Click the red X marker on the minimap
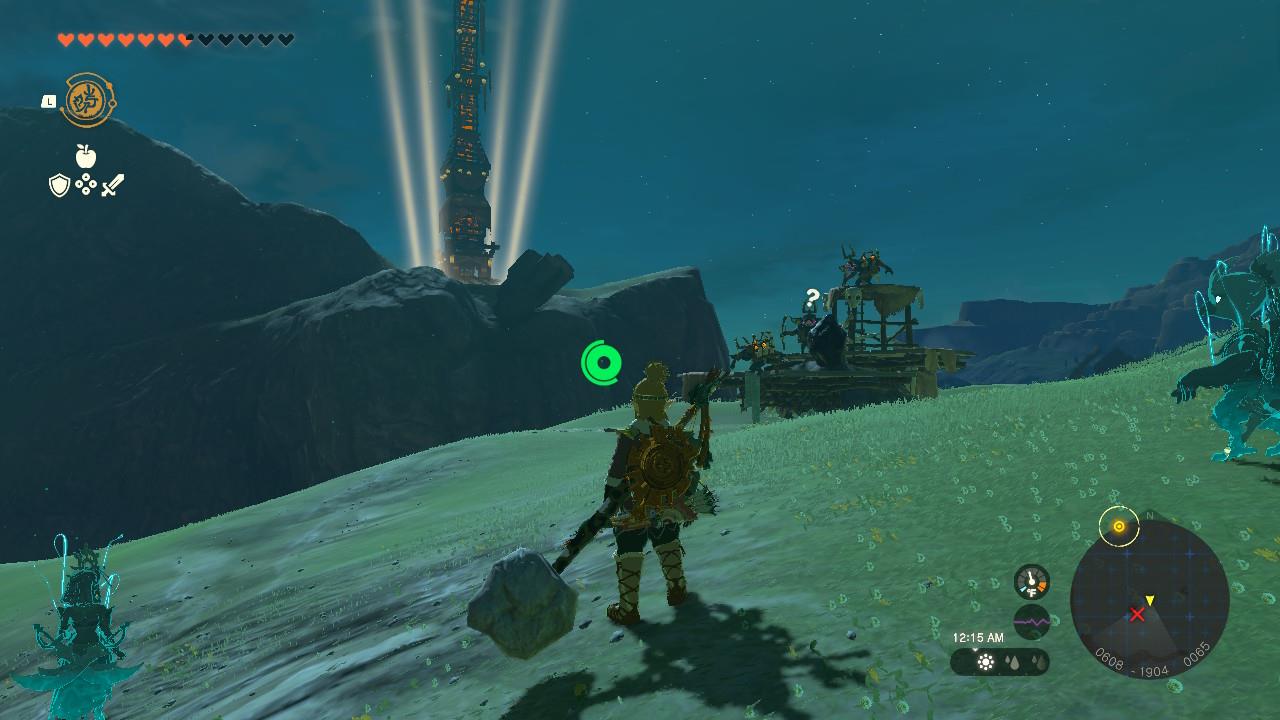Image resolution: width=1280 pixels, height=720 pixels. click(x=1137, y=614)
